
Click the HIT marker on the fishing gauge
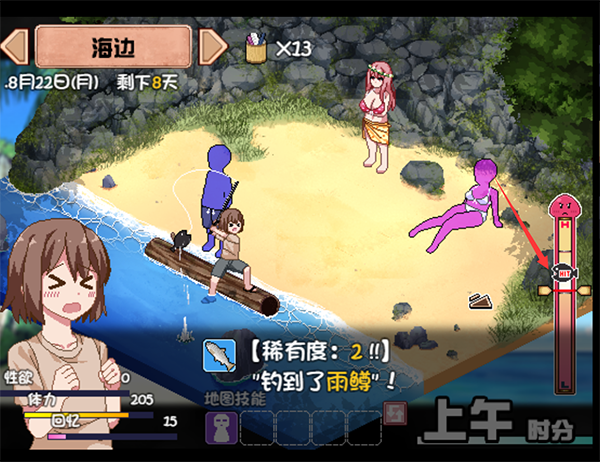coord(563,270)
